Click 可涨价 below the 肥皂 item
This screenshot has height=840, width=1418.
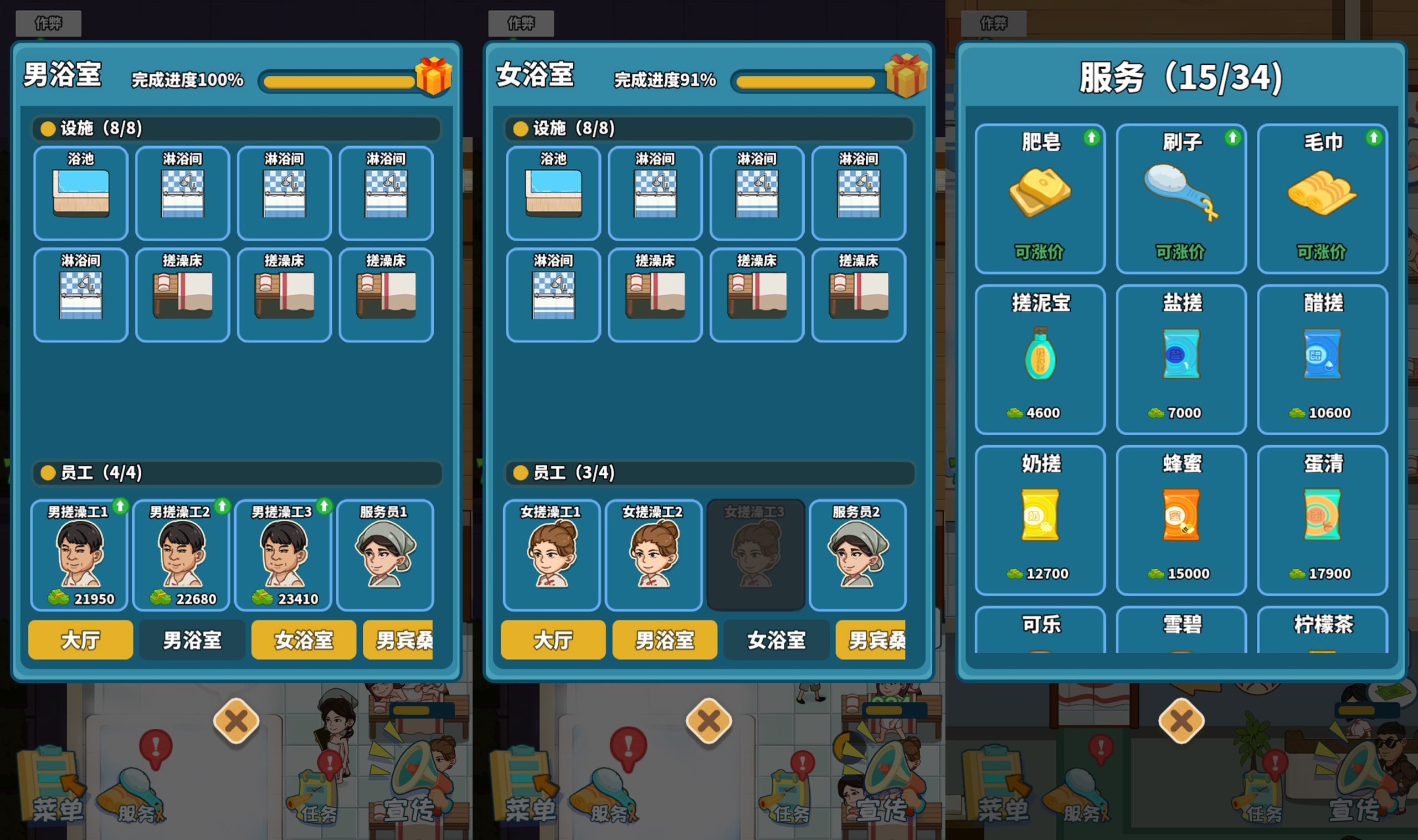tap(1040, 252)
